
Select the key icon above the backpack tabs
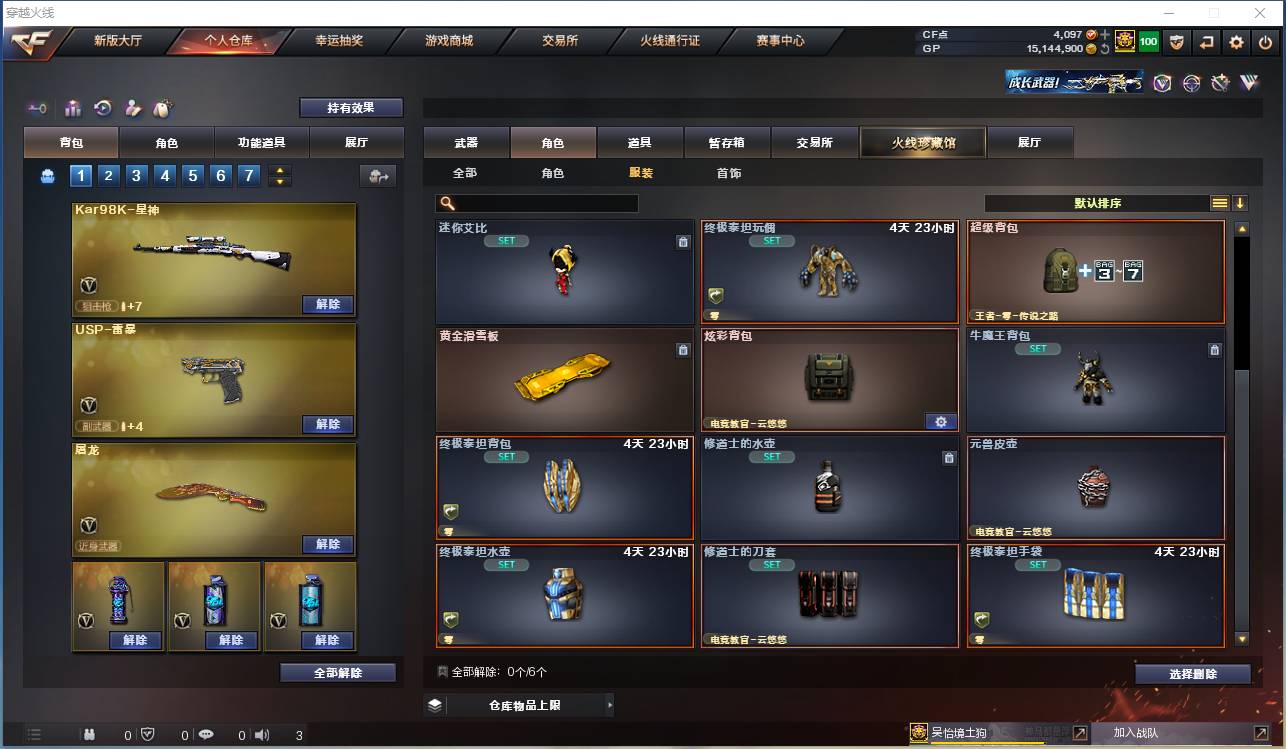[38, 107]
